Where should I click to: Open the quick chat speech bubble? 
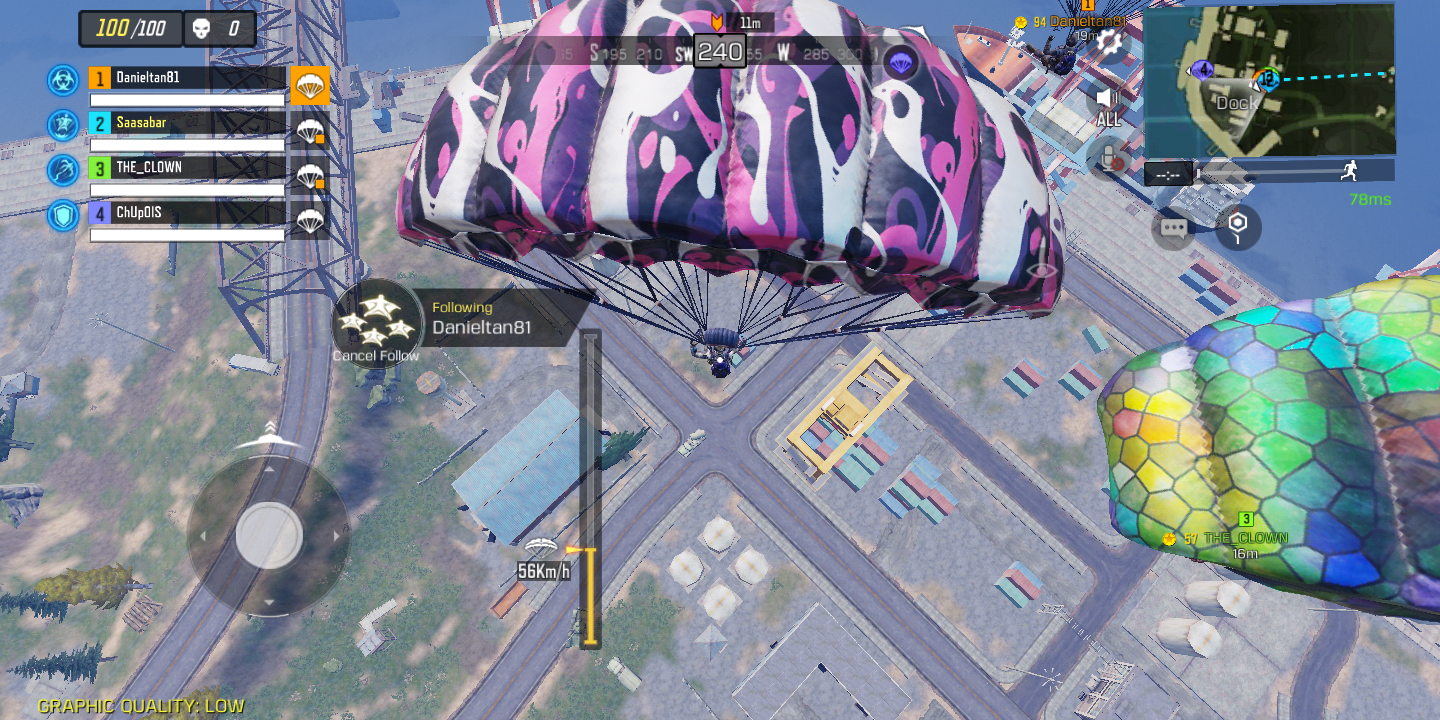(1174, 228)
